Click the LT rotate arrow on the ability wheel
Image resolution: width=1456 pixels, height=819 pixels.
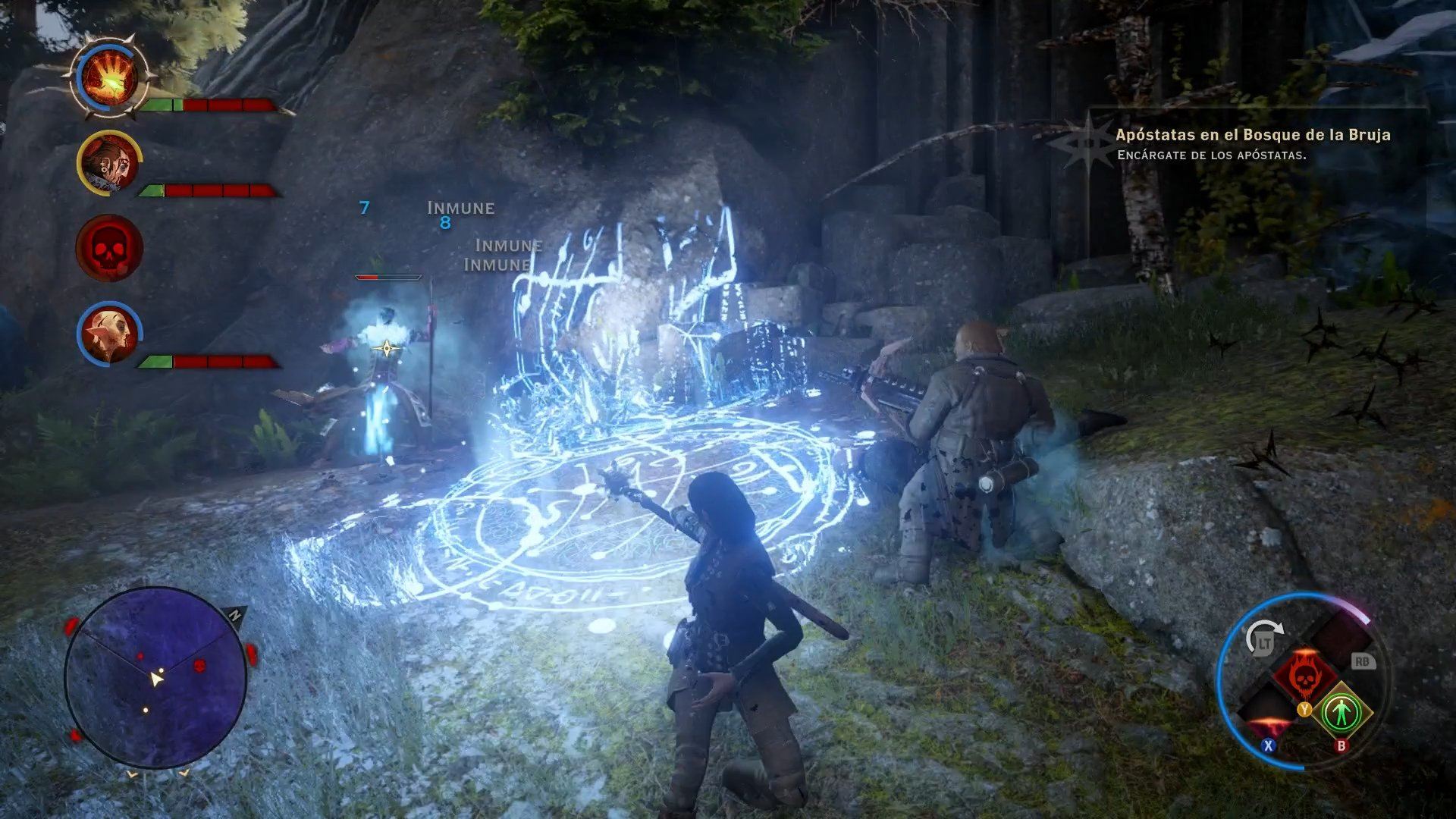[x=1264, y=635]
